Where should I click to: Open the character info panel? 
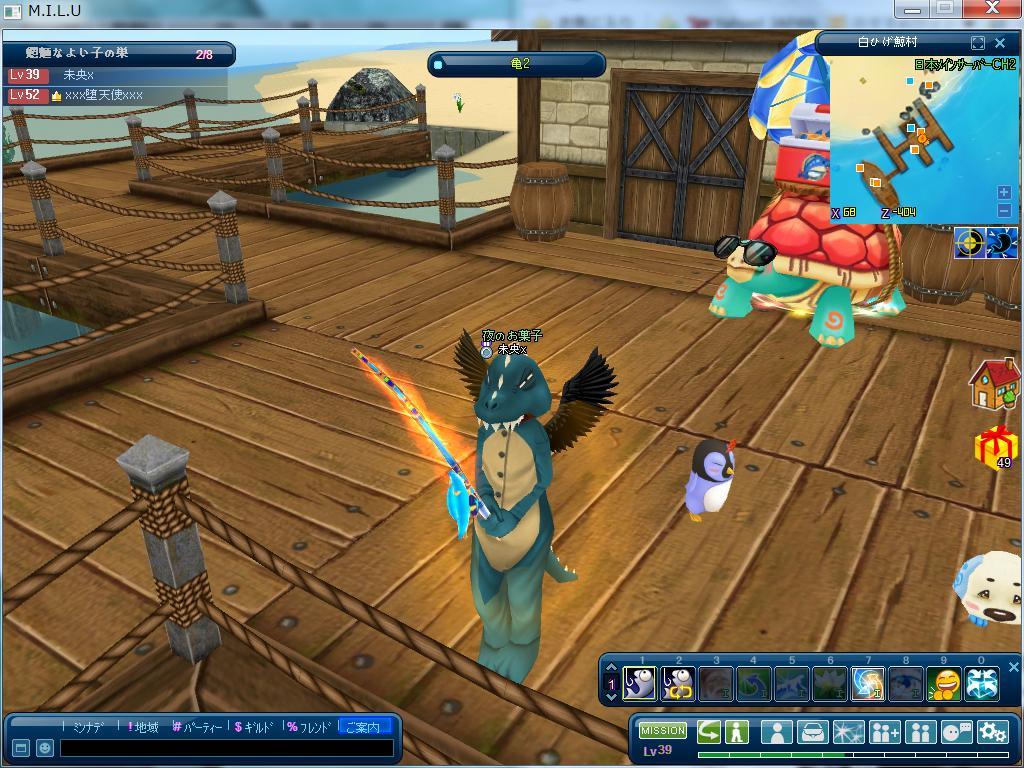(776, 732)
